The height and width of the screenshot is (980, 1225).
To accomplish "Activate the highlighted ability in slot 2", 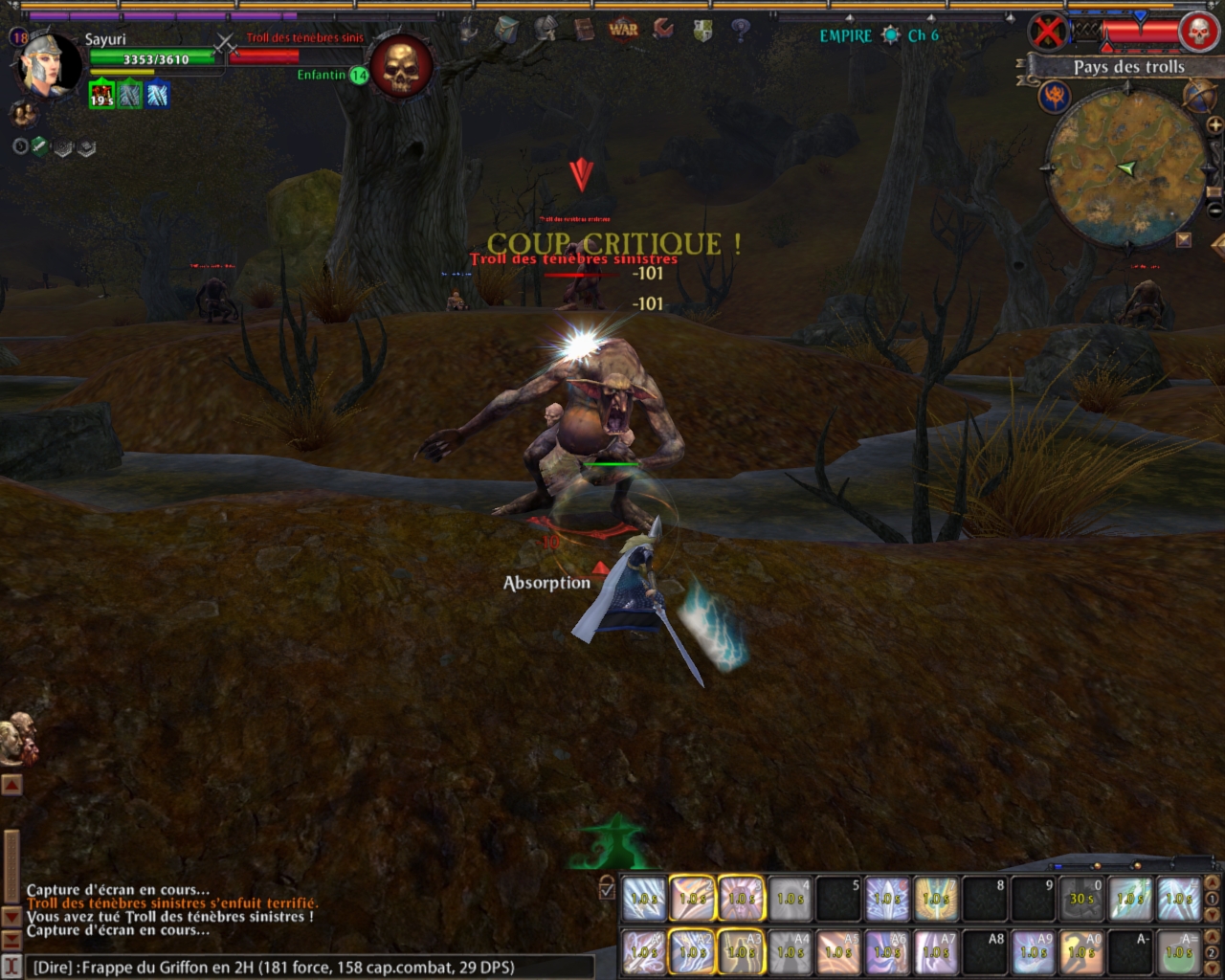I will pos(692,899).
